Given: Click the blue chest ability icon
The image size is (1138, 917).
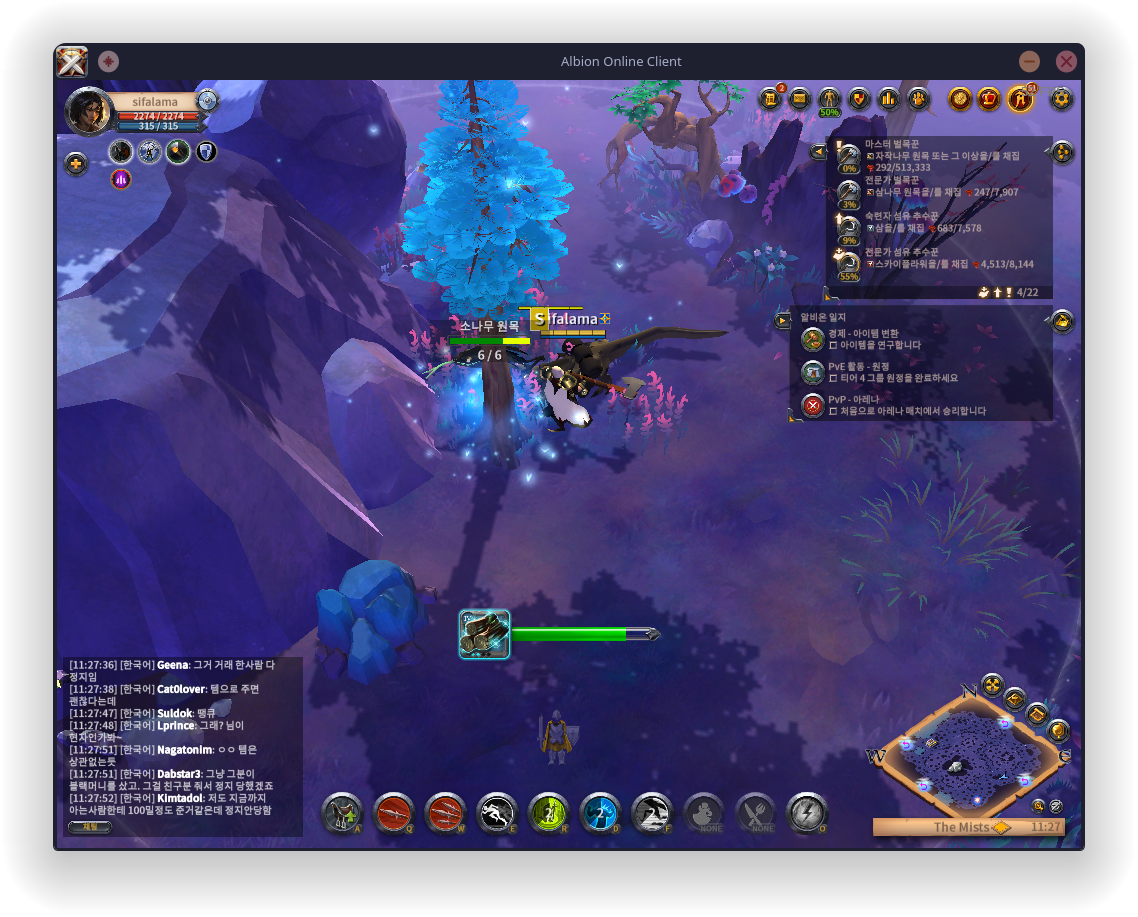Looking at the screenshot, I should 600,813.
